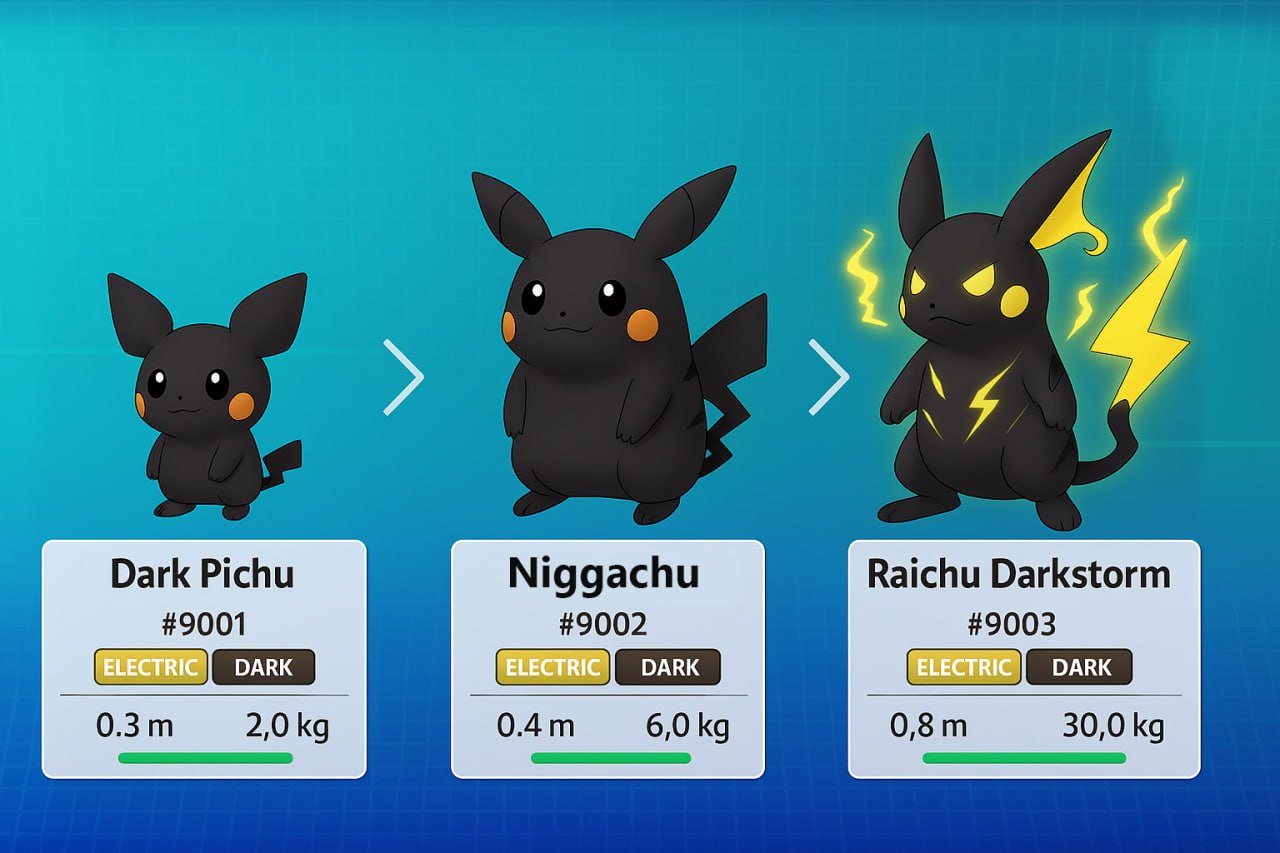Click Raichu Darkstorm's Electric type badge
1280x853 pixels.
(964, 668)
